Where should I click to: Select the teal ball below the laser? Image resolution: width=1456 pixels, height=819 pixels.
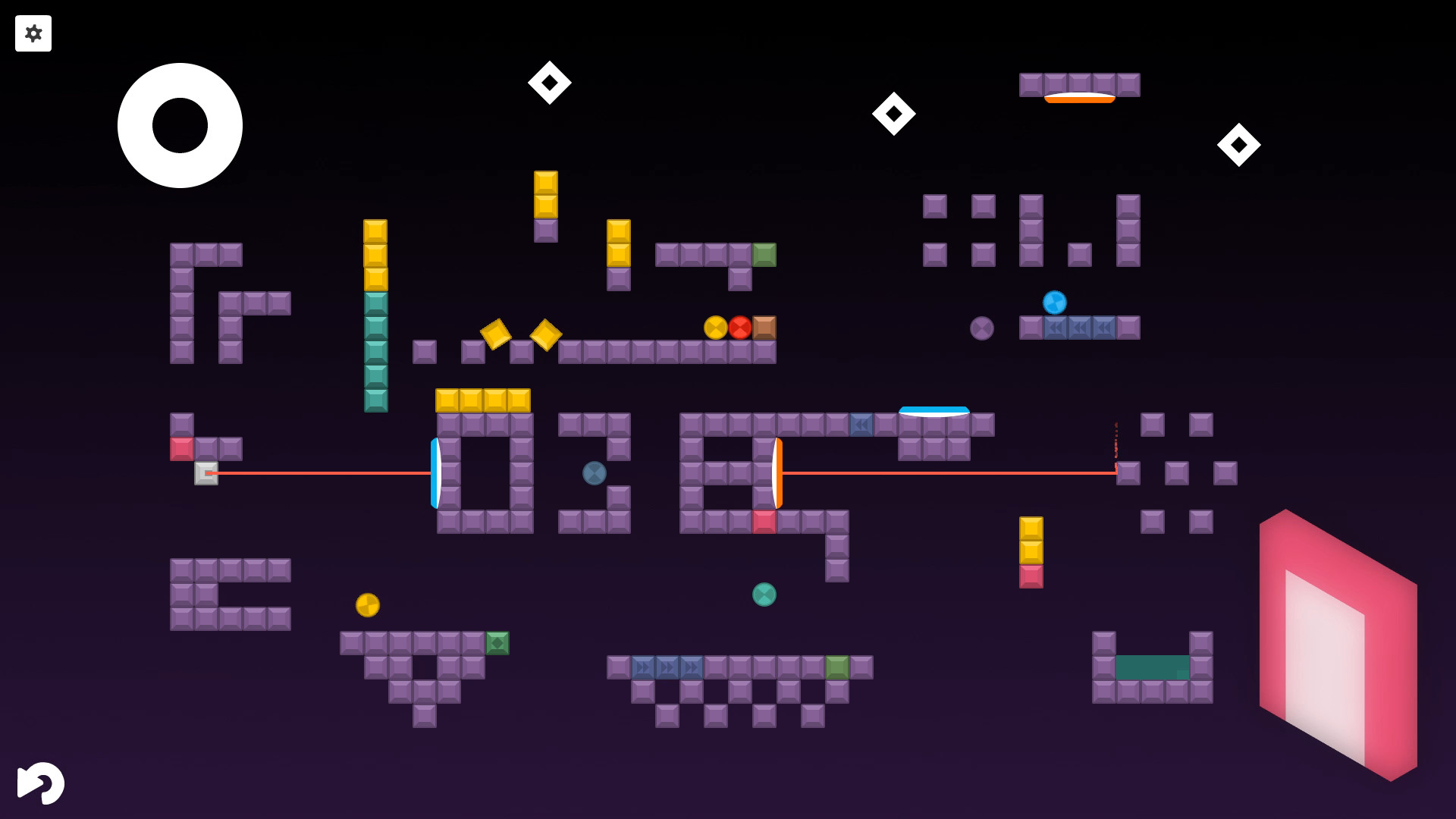764,595
